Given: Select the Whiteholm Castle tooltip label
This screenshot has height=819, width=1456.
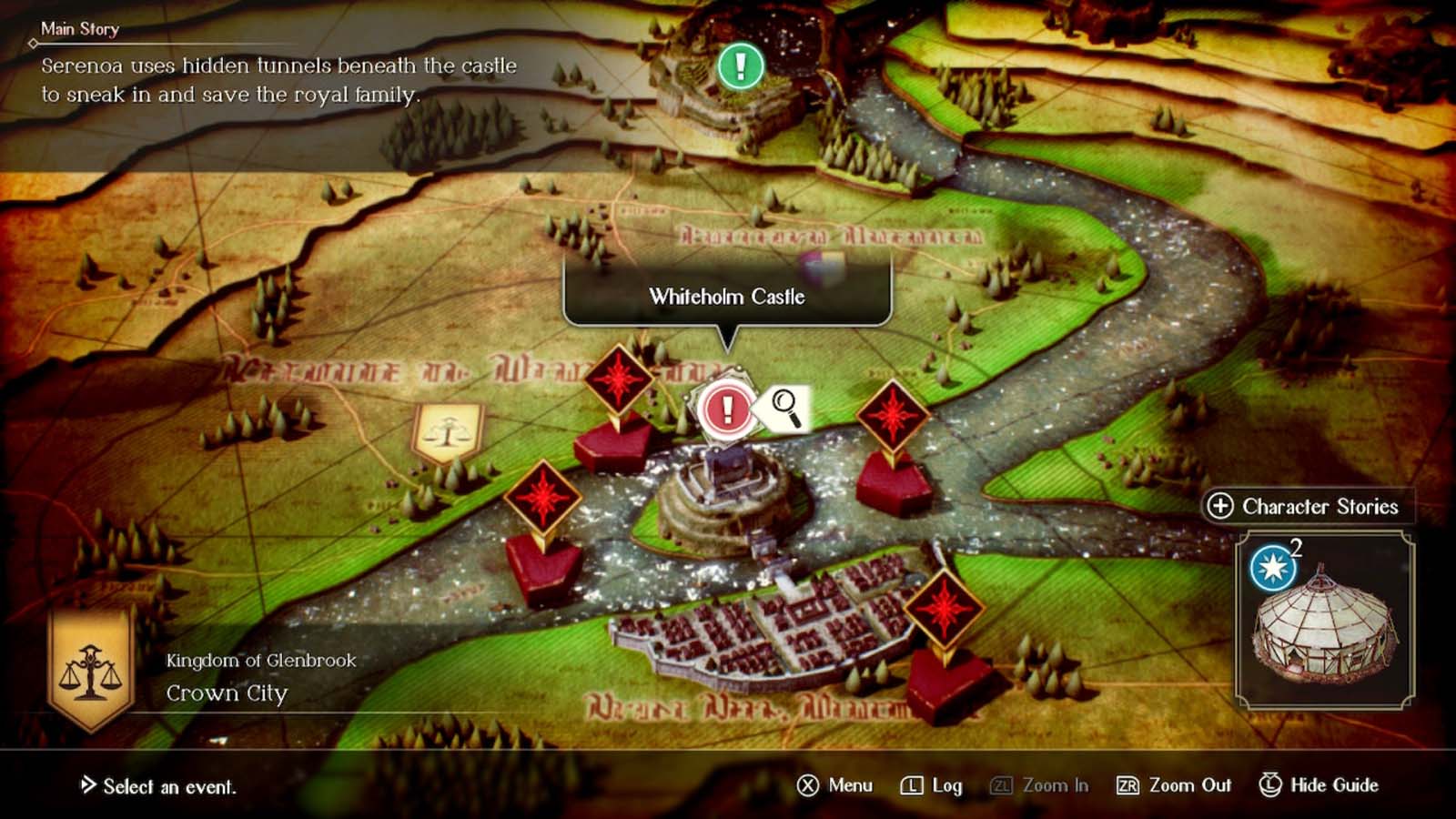Looking at the screenshot, I should 726,296.
